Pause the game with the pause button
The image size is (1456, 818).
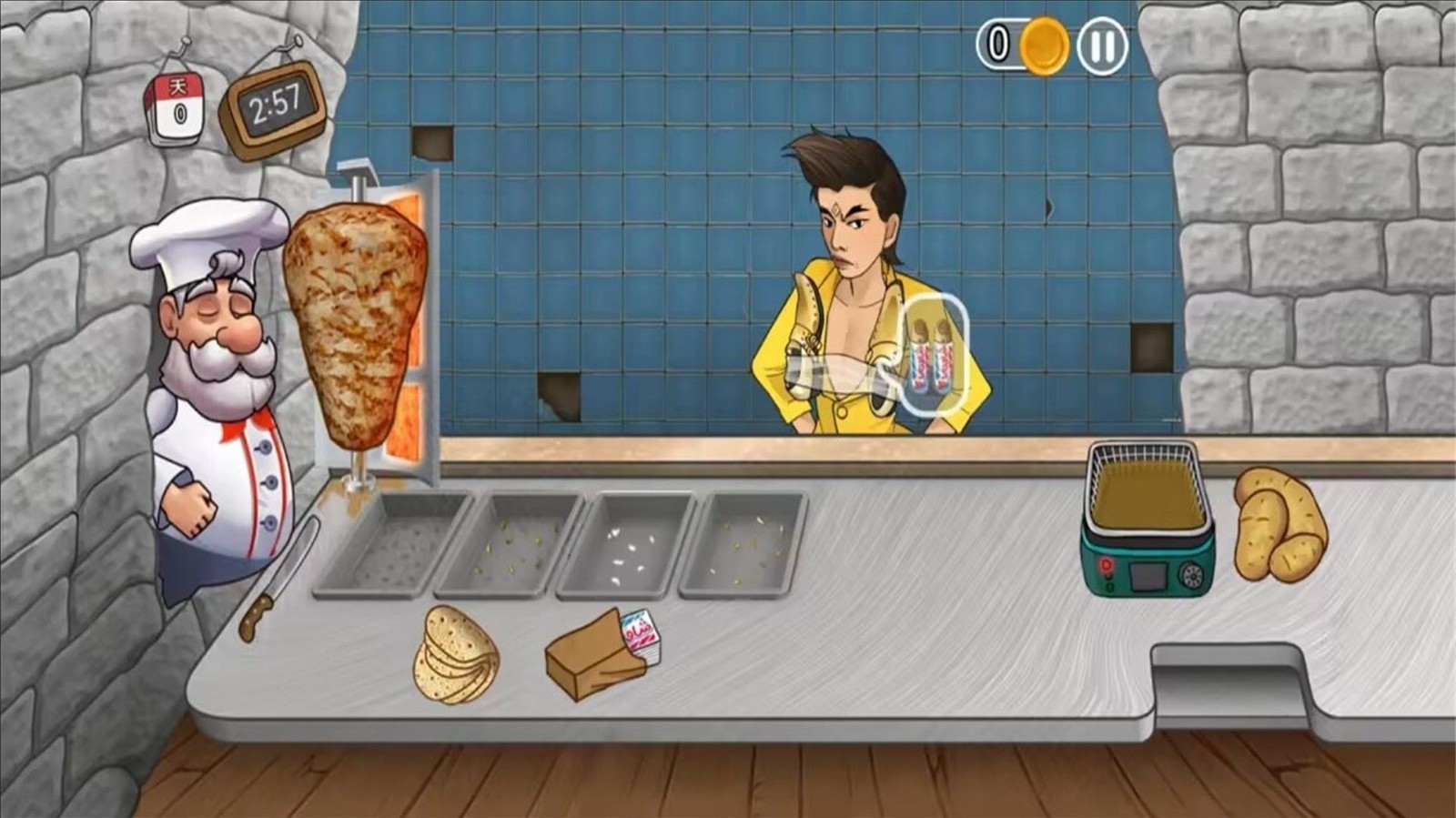coord(1102,45)
